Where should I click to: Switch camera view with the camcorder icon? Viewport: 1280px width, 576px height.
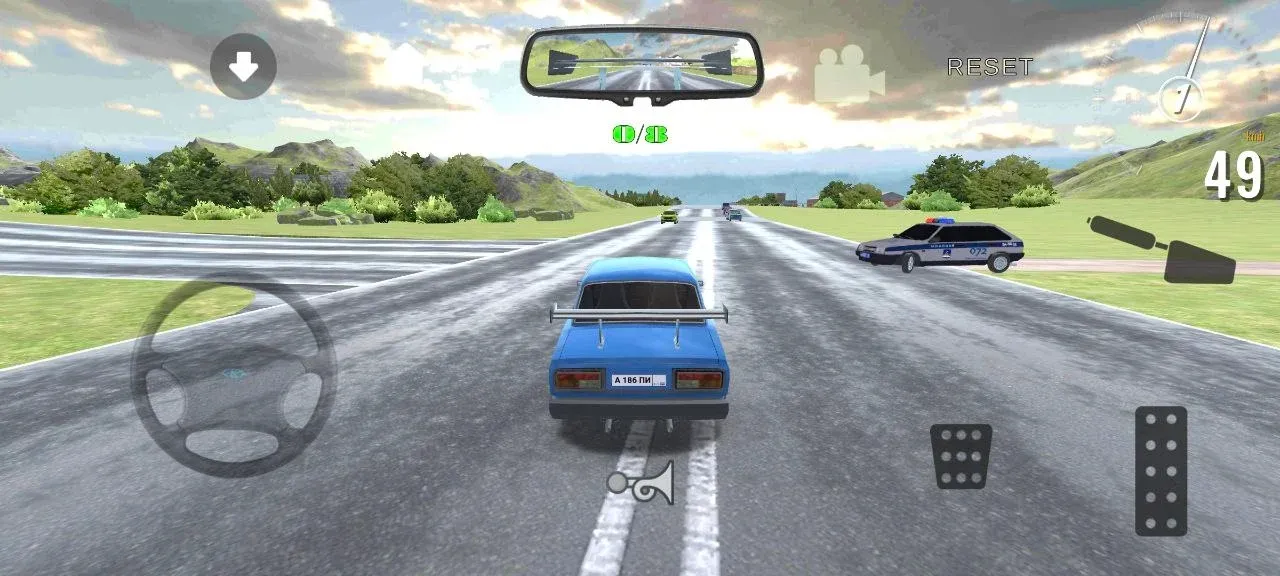[x=849, y=75]
